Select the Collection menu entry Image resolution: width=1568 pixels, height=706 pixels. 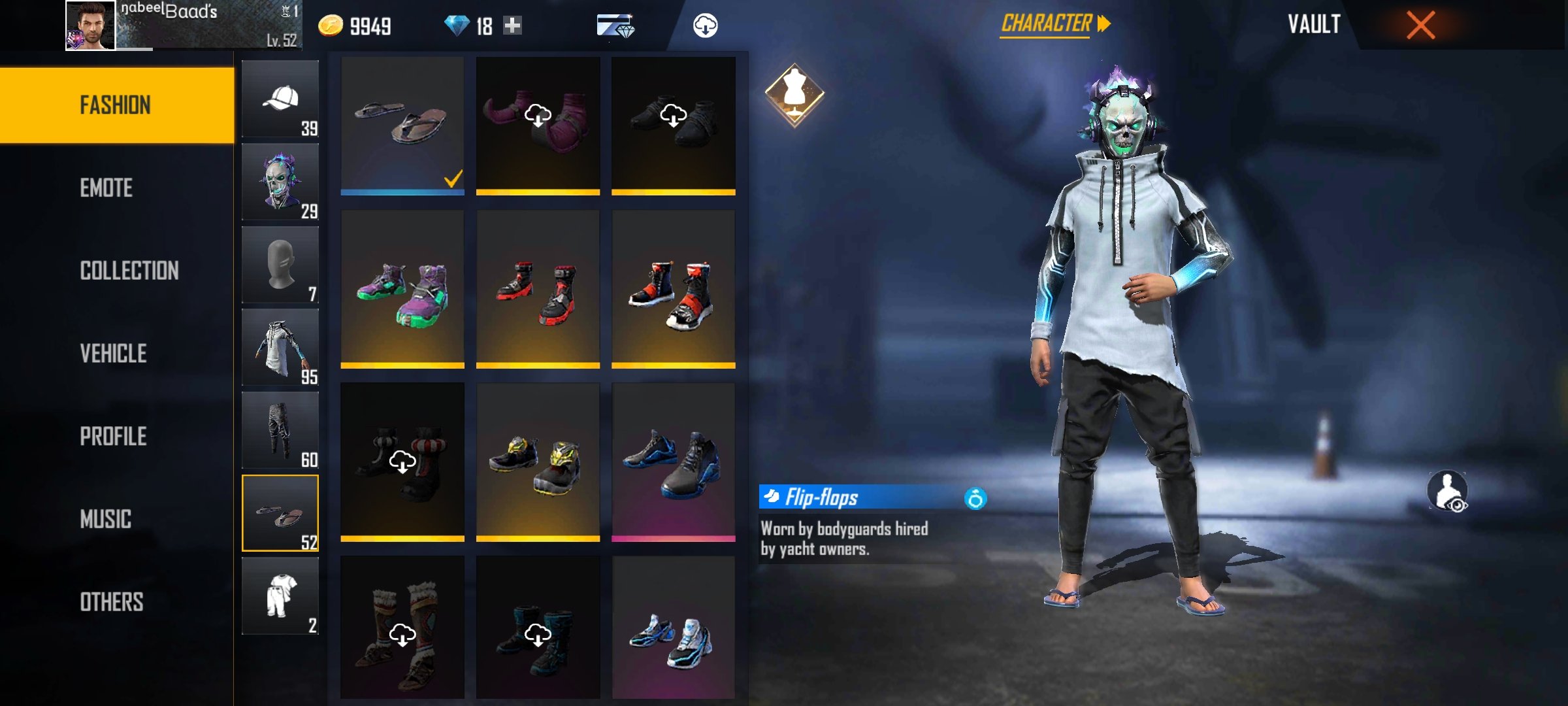(129, 271)
